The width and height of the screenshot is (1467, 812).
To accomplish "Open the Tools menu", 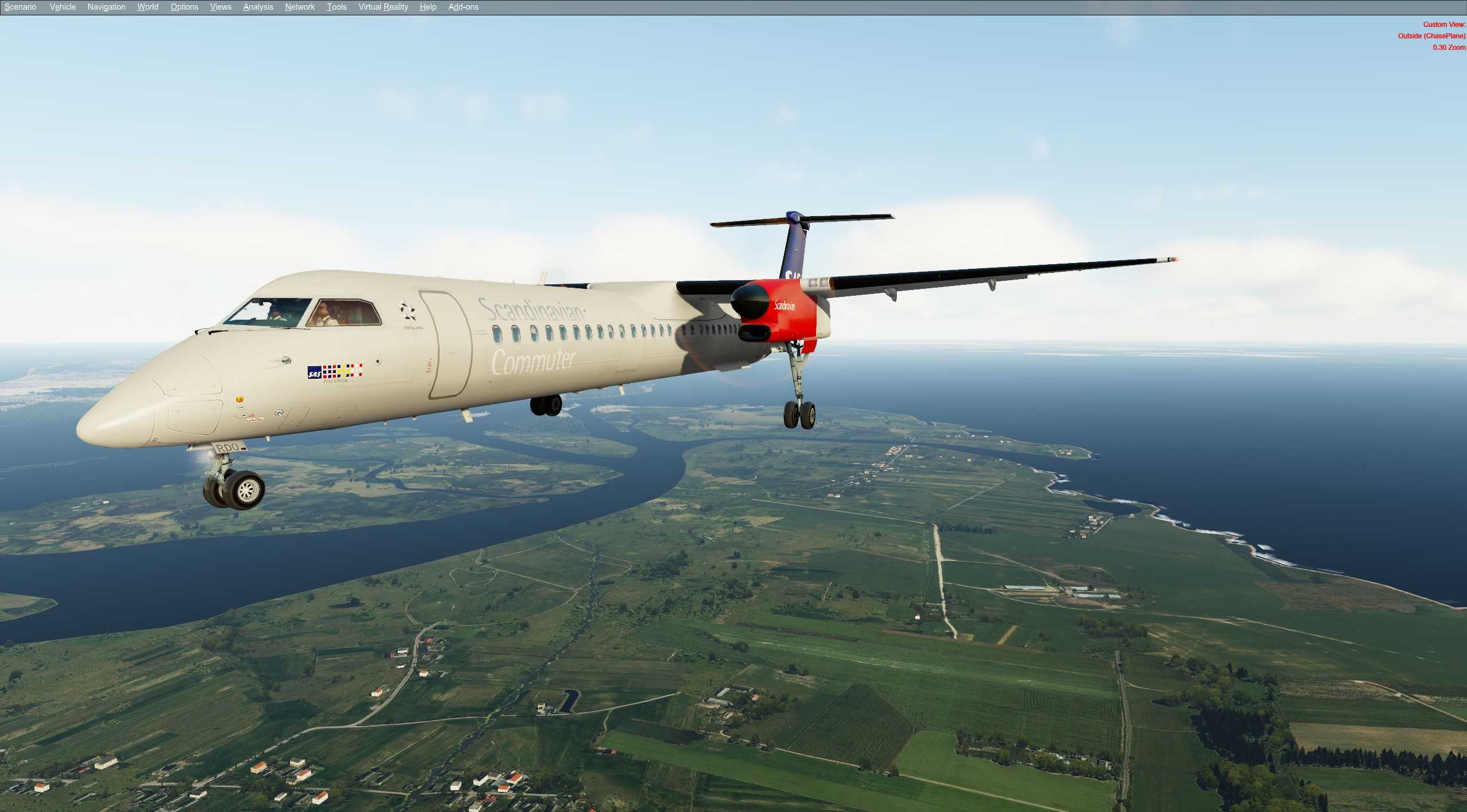I will coord(336,6).
